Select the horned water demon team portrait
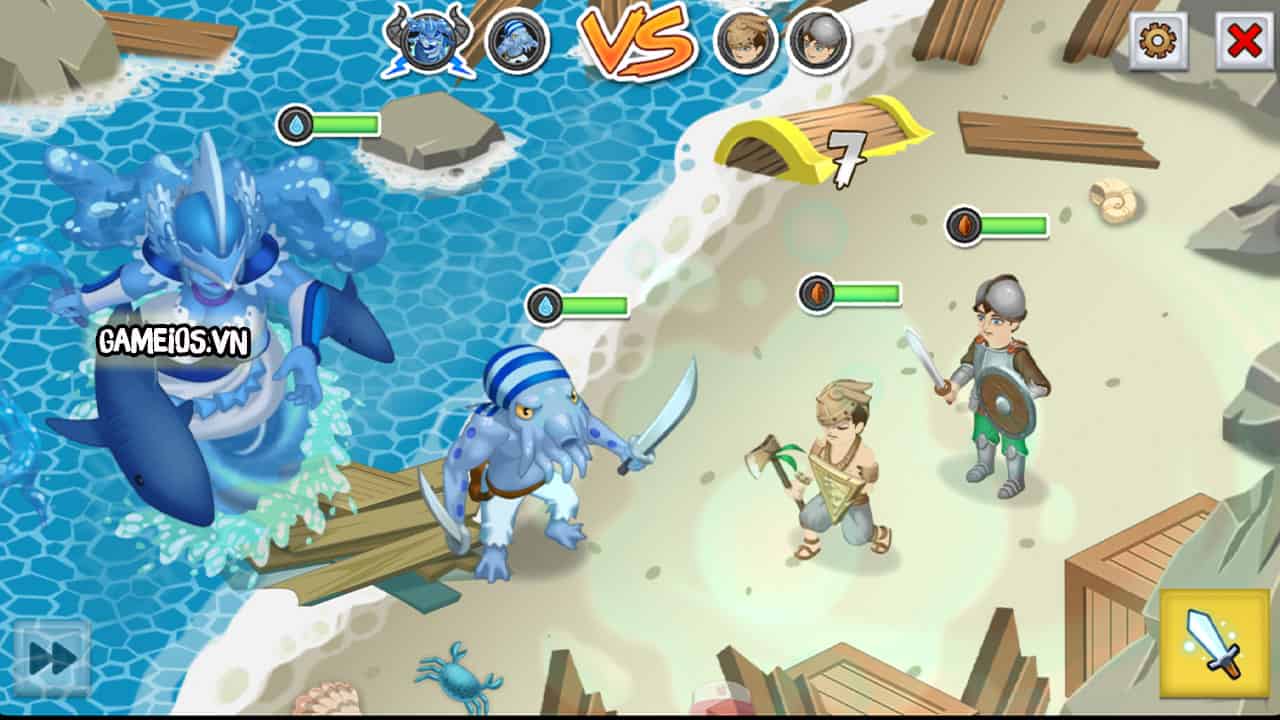 432,42
